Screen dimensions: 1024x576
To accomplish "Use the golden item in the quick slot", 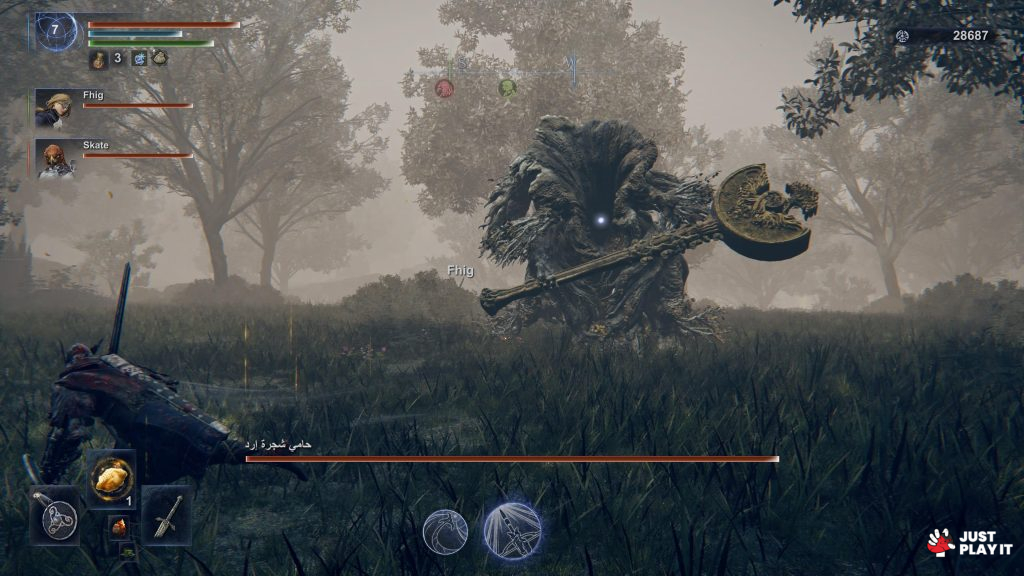I will (x=110, y=478).
